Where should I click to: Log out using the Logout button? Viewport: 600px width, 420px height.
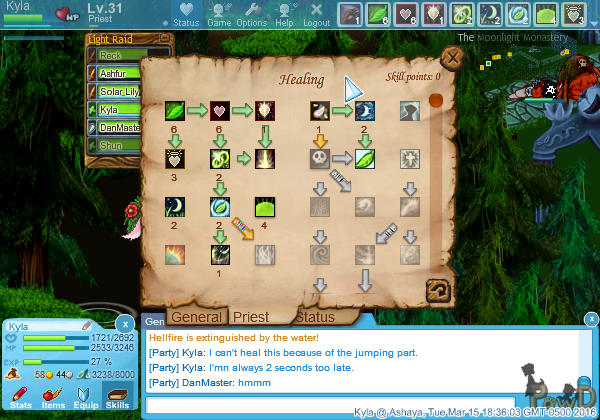coord(316,14)
